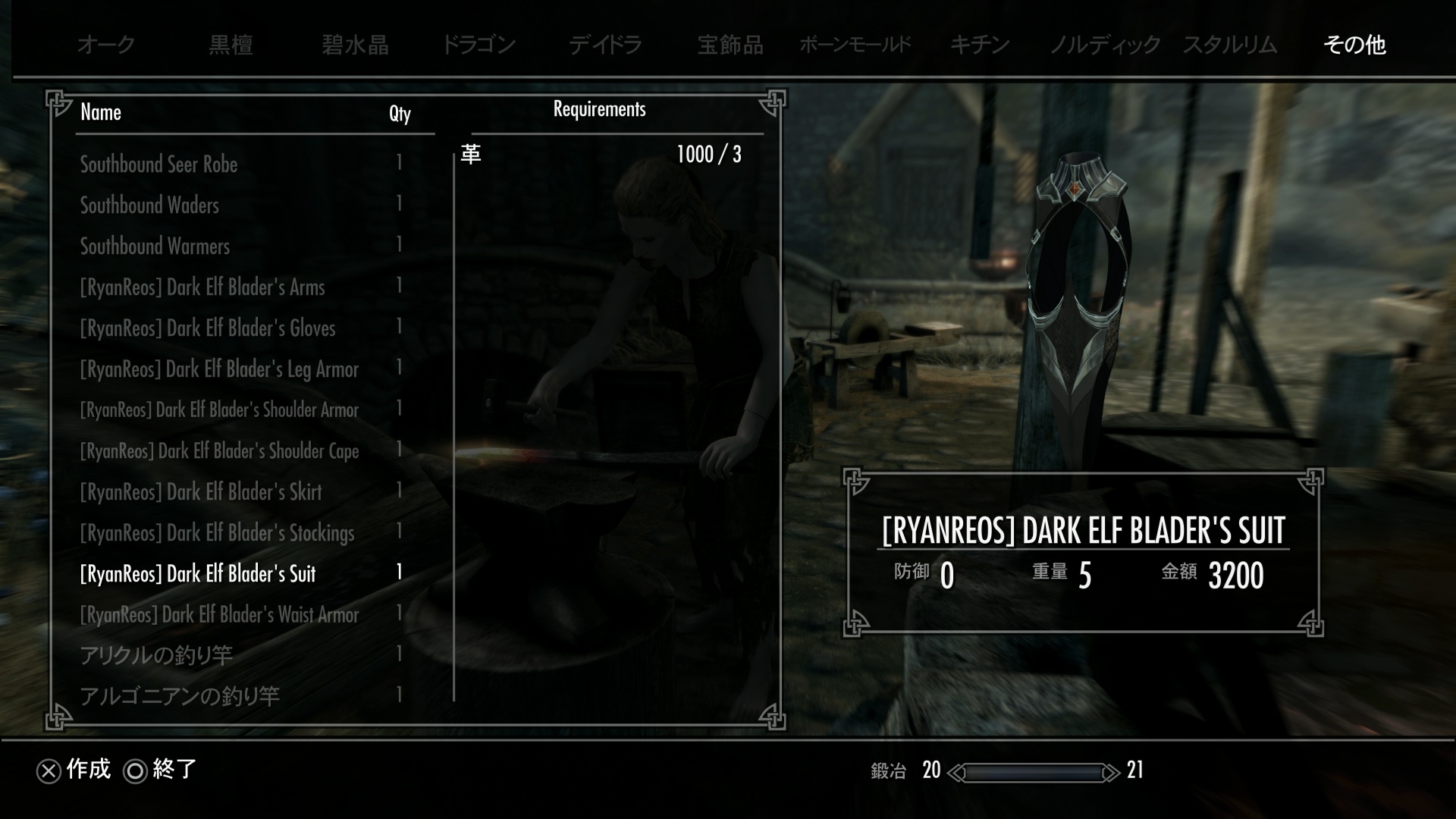The image size is (1456, 819).
Task: Pick the Southbound Warmers entry
Action: coord(155,246)
